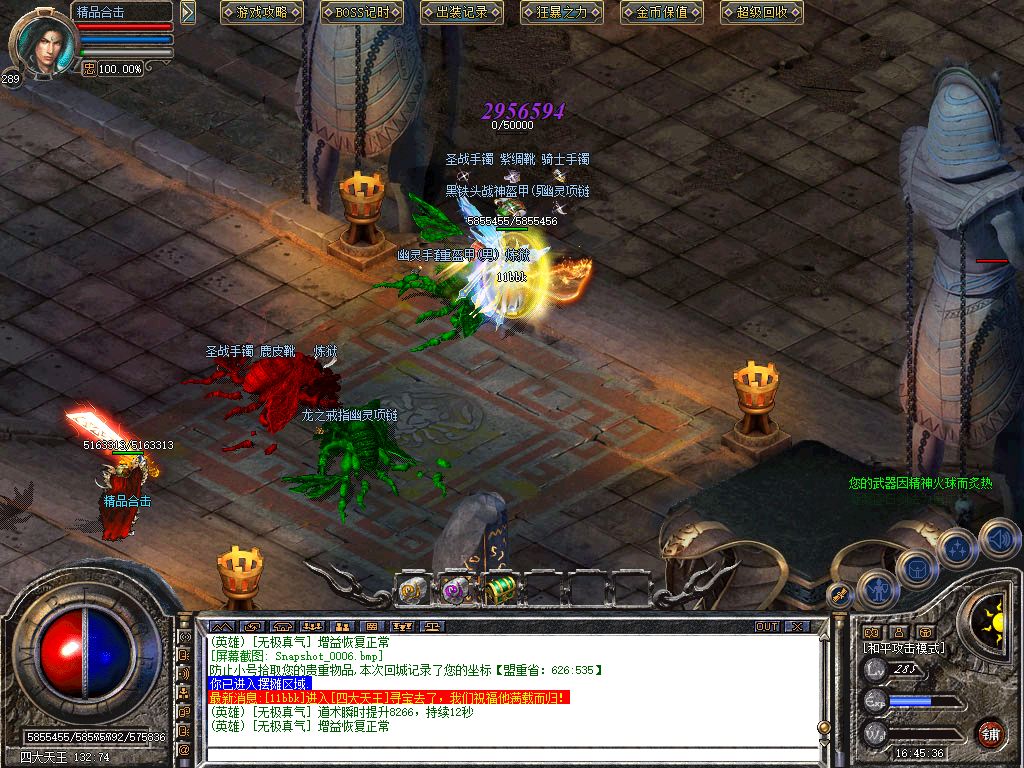Click the chat text input field
1024x768 pixels.
pyautogui.click(x=500, y=752)
